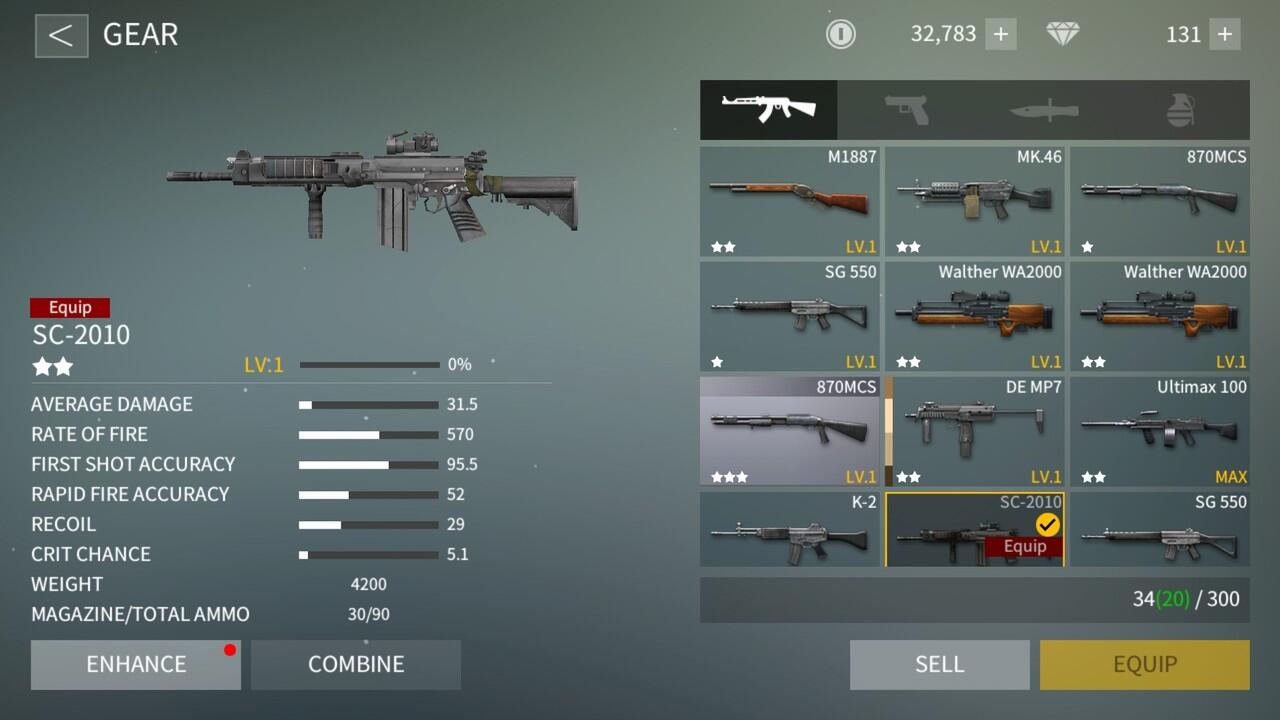Add more coins with the plus icon
The image size is (1280, 720).
pos(1000,34)
